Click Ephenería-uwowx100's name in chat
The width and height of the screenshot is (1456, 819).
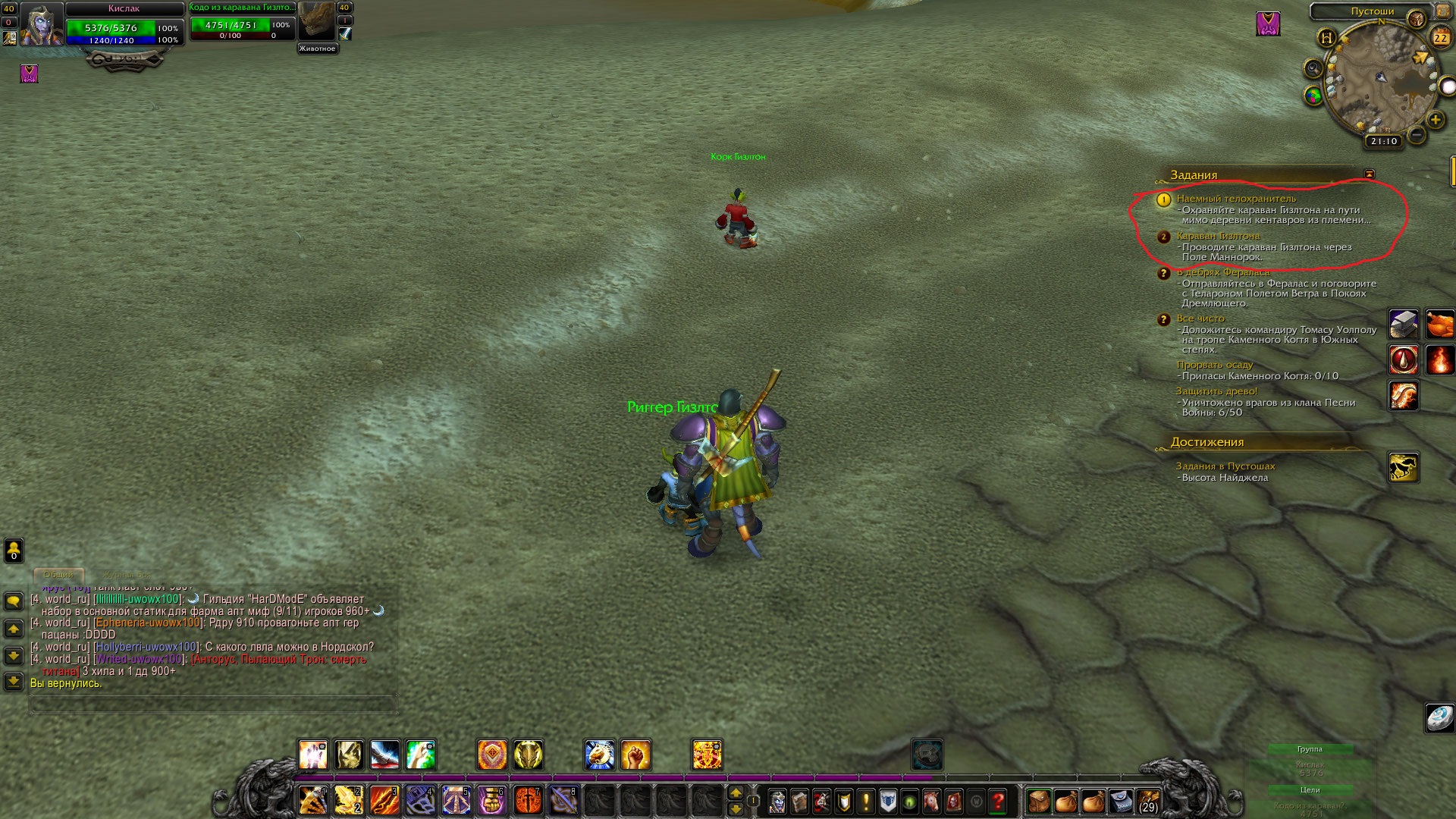tap(147, 623)
